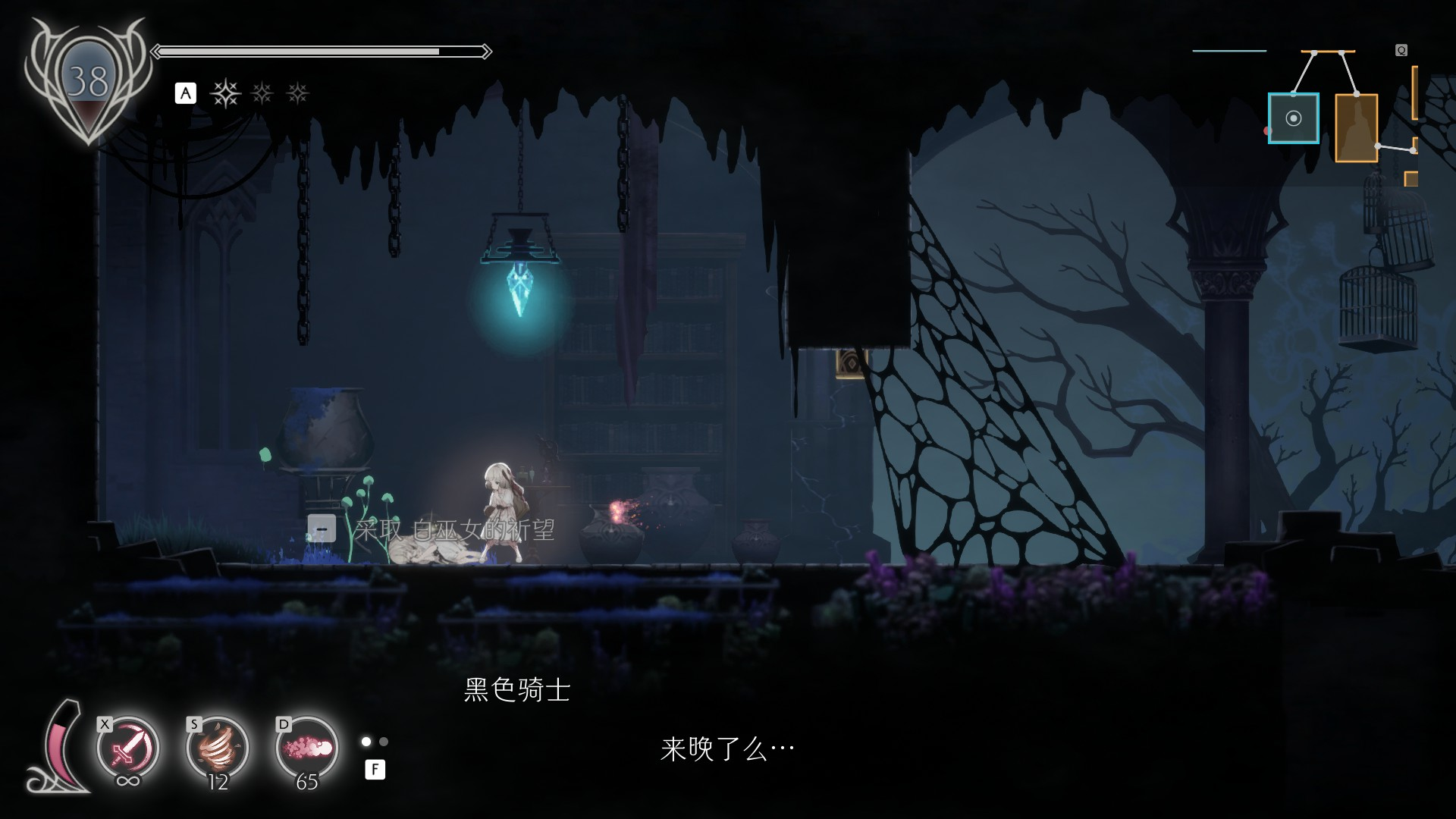Select the prayer healing charge icon
The height and width of the screenshot is (819, 1456).
[224, 93]
